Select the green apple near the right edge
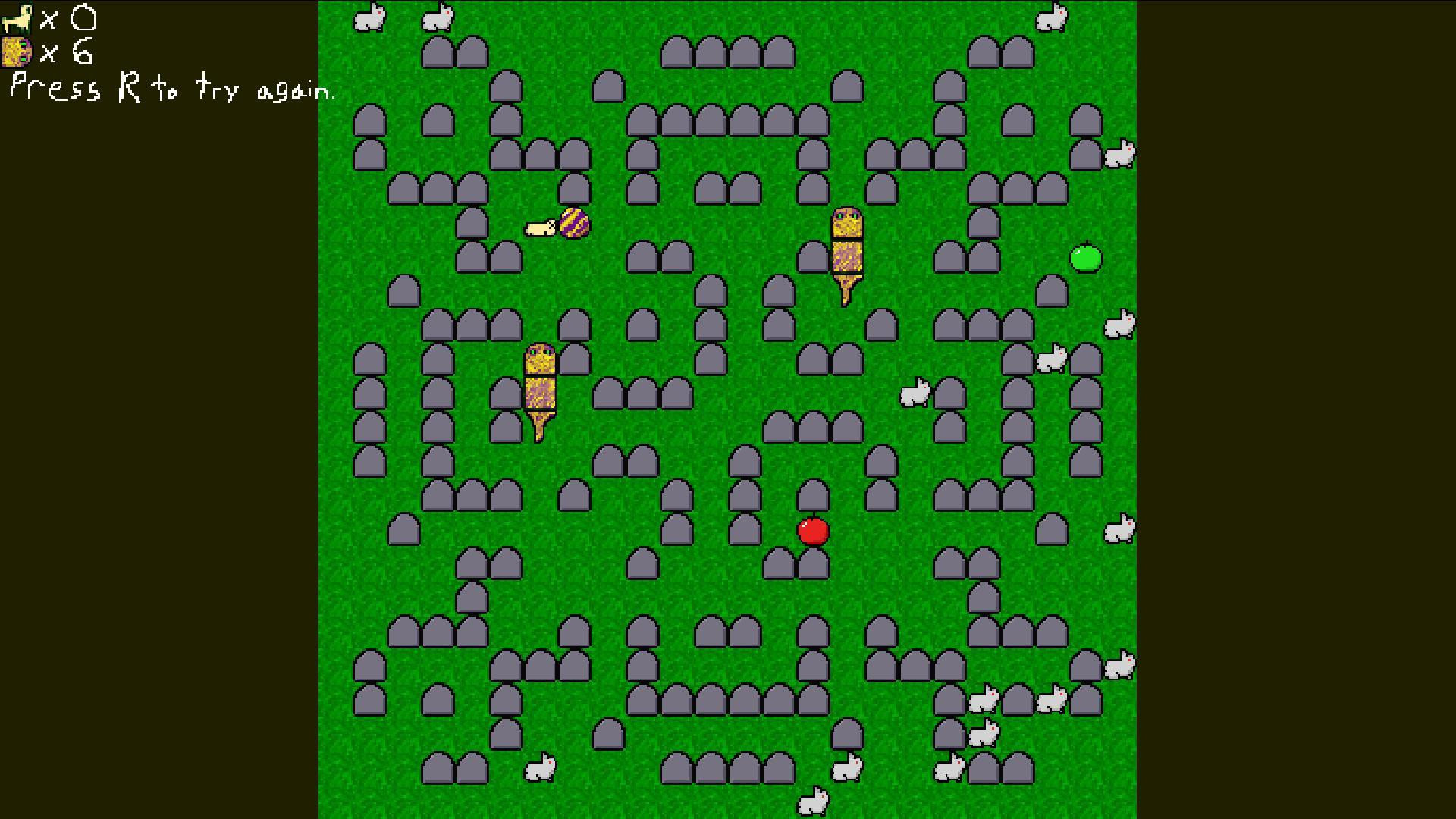The height and width of the screenshot is (819, 1456). click(x=1086, y=259)
